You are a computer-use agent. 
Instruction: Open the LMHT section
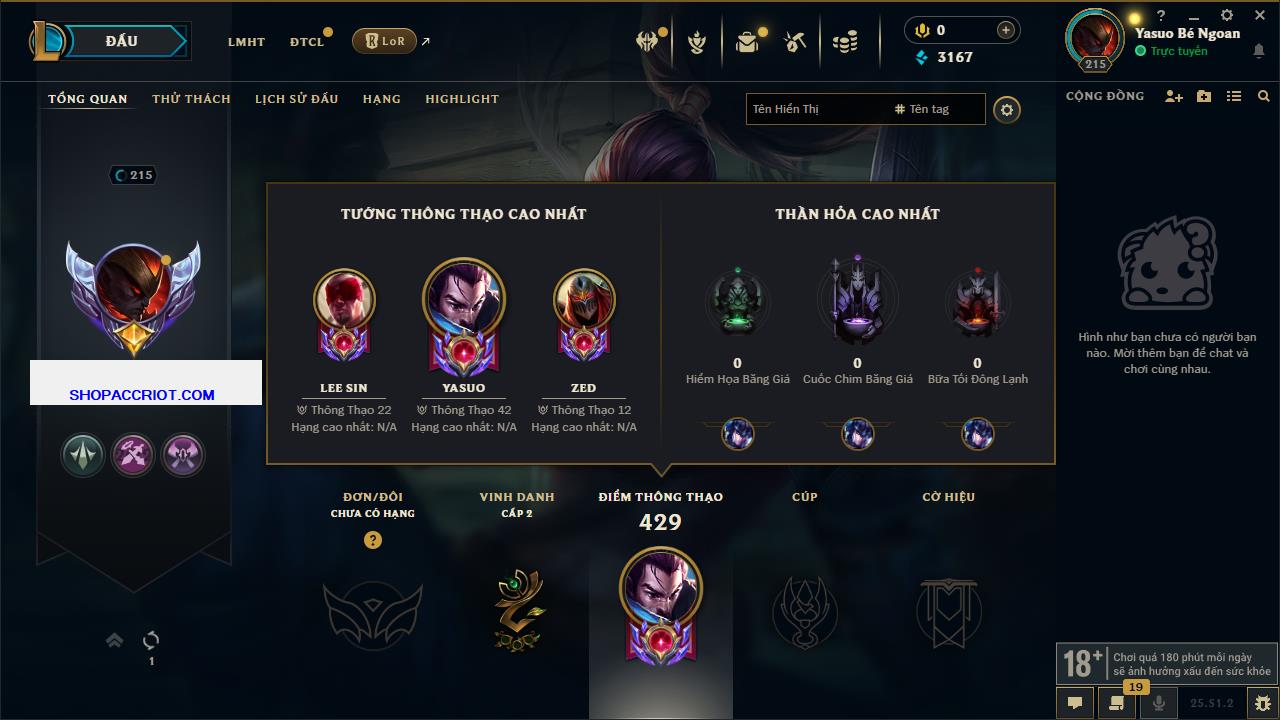tap(246, 42)
